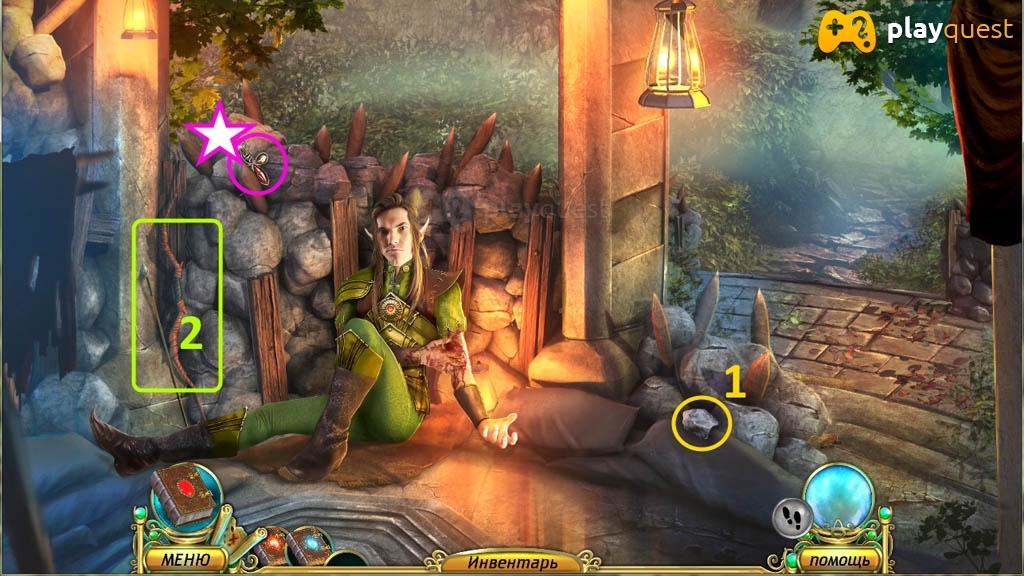Expand the Инвентарь inventory panel

tap(512, 562)
